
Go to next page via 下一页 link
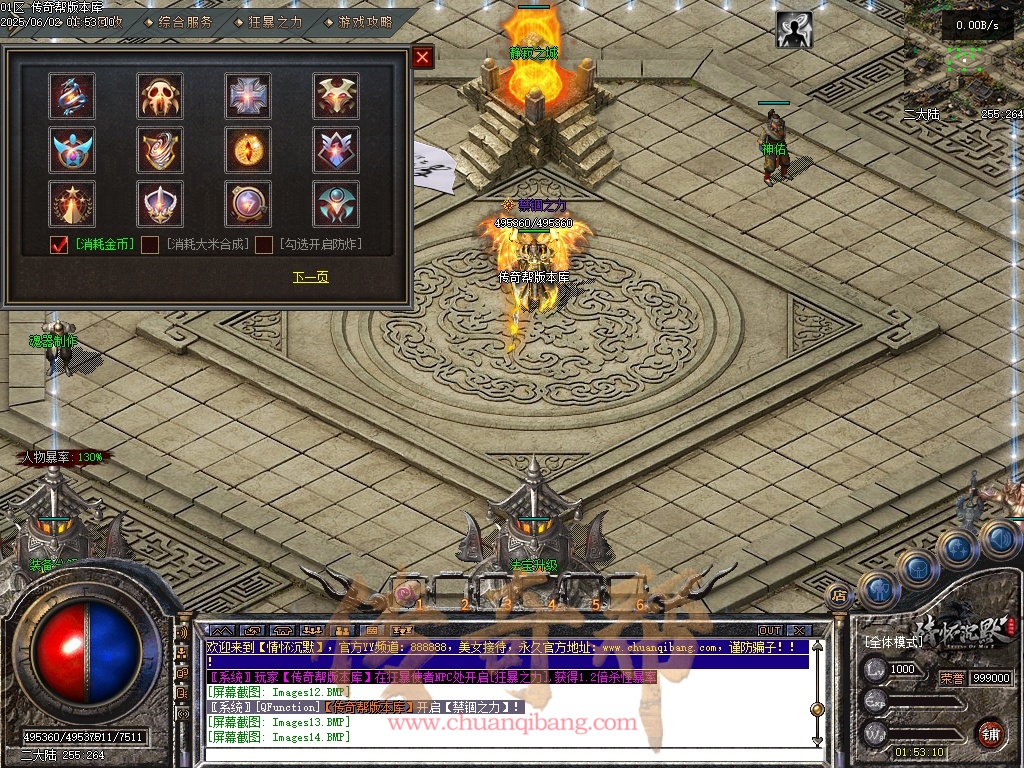coord(310,277)
